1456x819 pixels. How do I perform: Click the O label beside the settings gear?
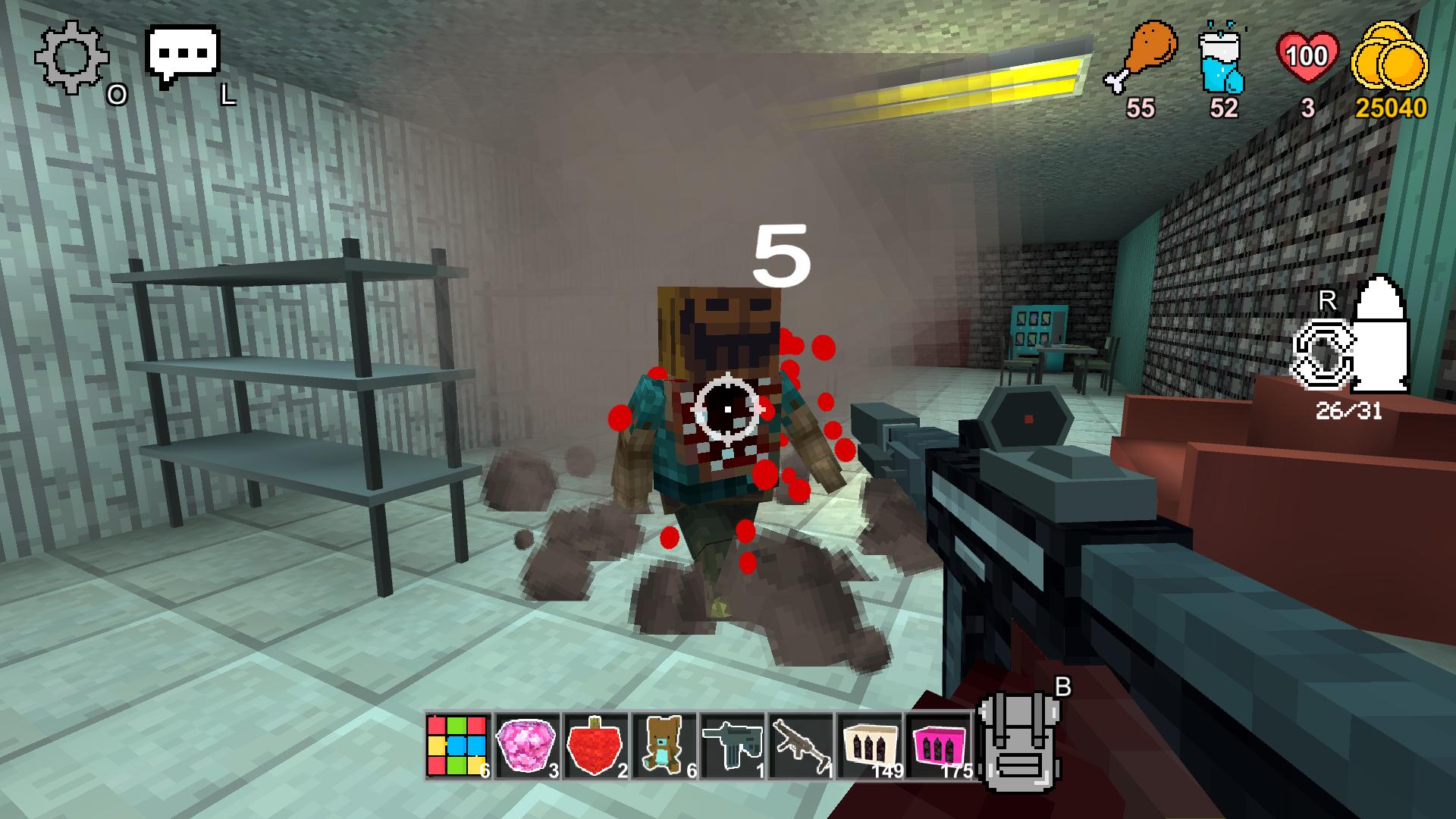tap(118, 95)
